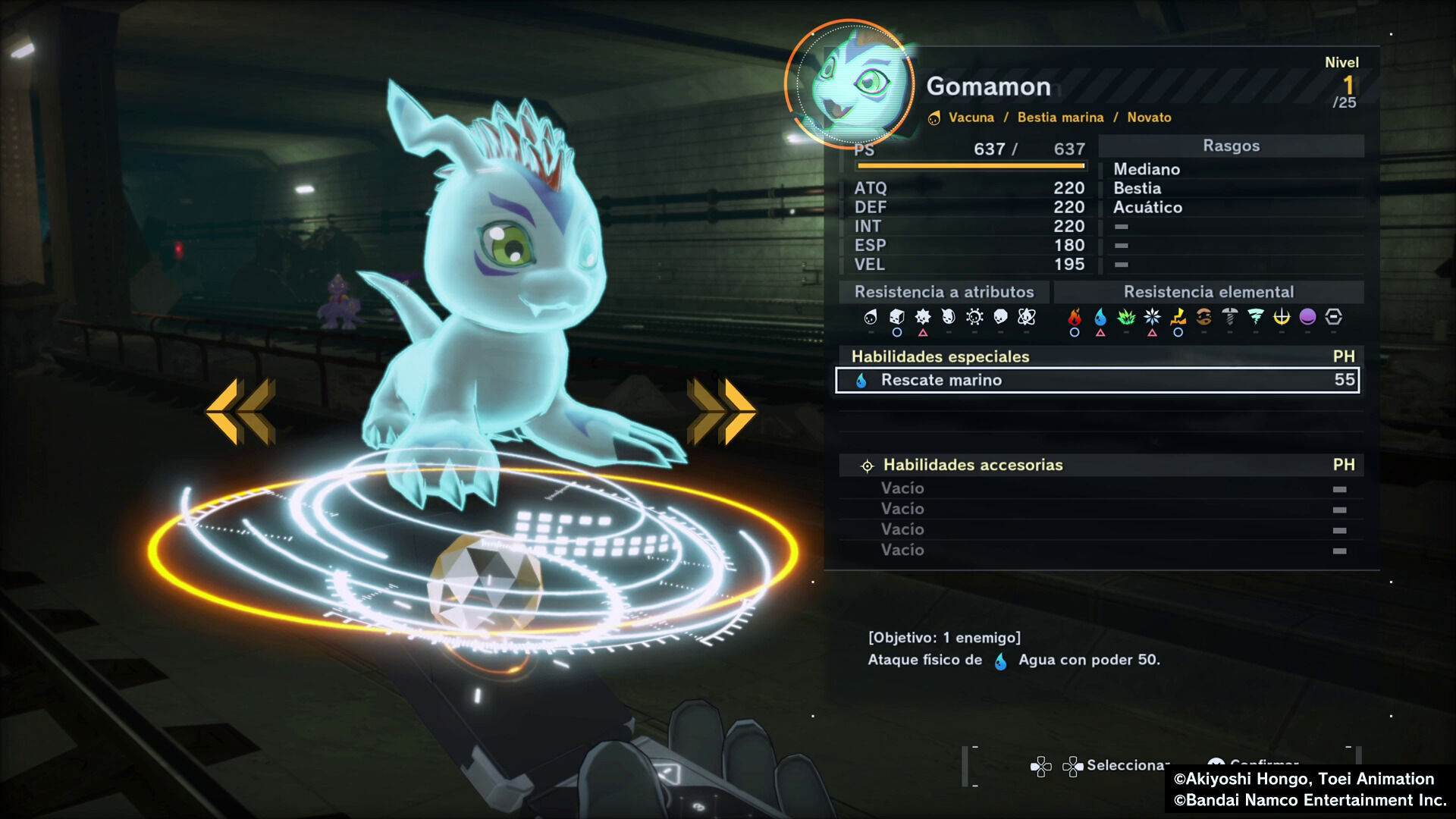Switch to next Digimon with right arrows

tap(721, 410)
